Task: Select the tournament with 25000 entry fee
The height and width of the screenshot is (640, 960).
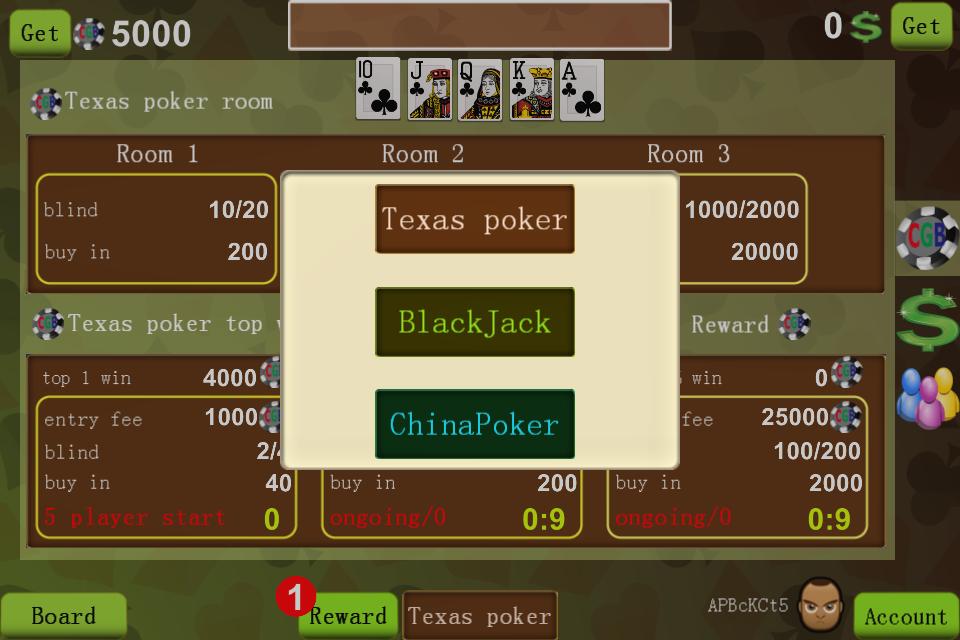Action: (738, 467)
